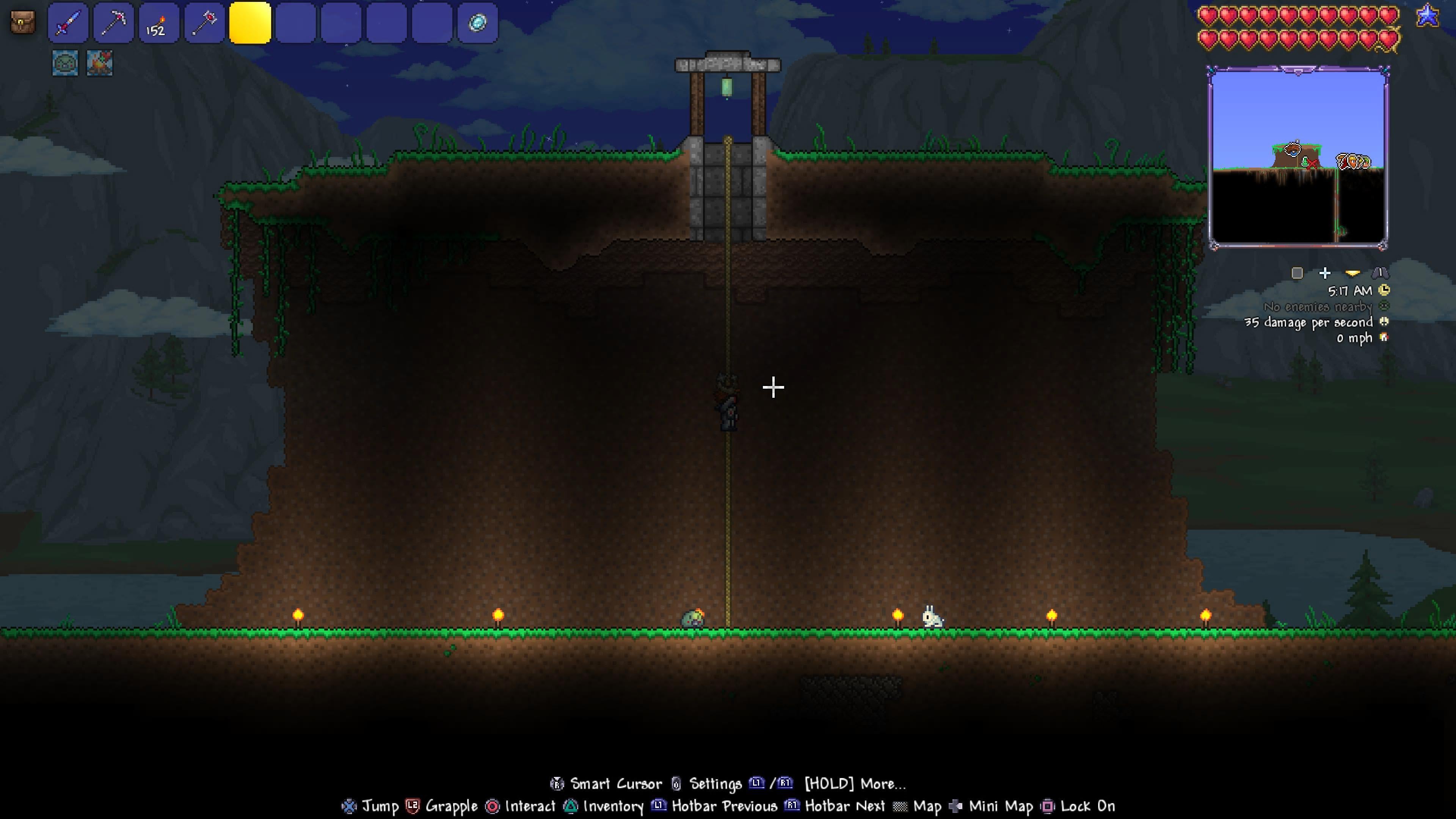
Task: Select the magic mirror hotbar slot
Action: click(478, 23)
